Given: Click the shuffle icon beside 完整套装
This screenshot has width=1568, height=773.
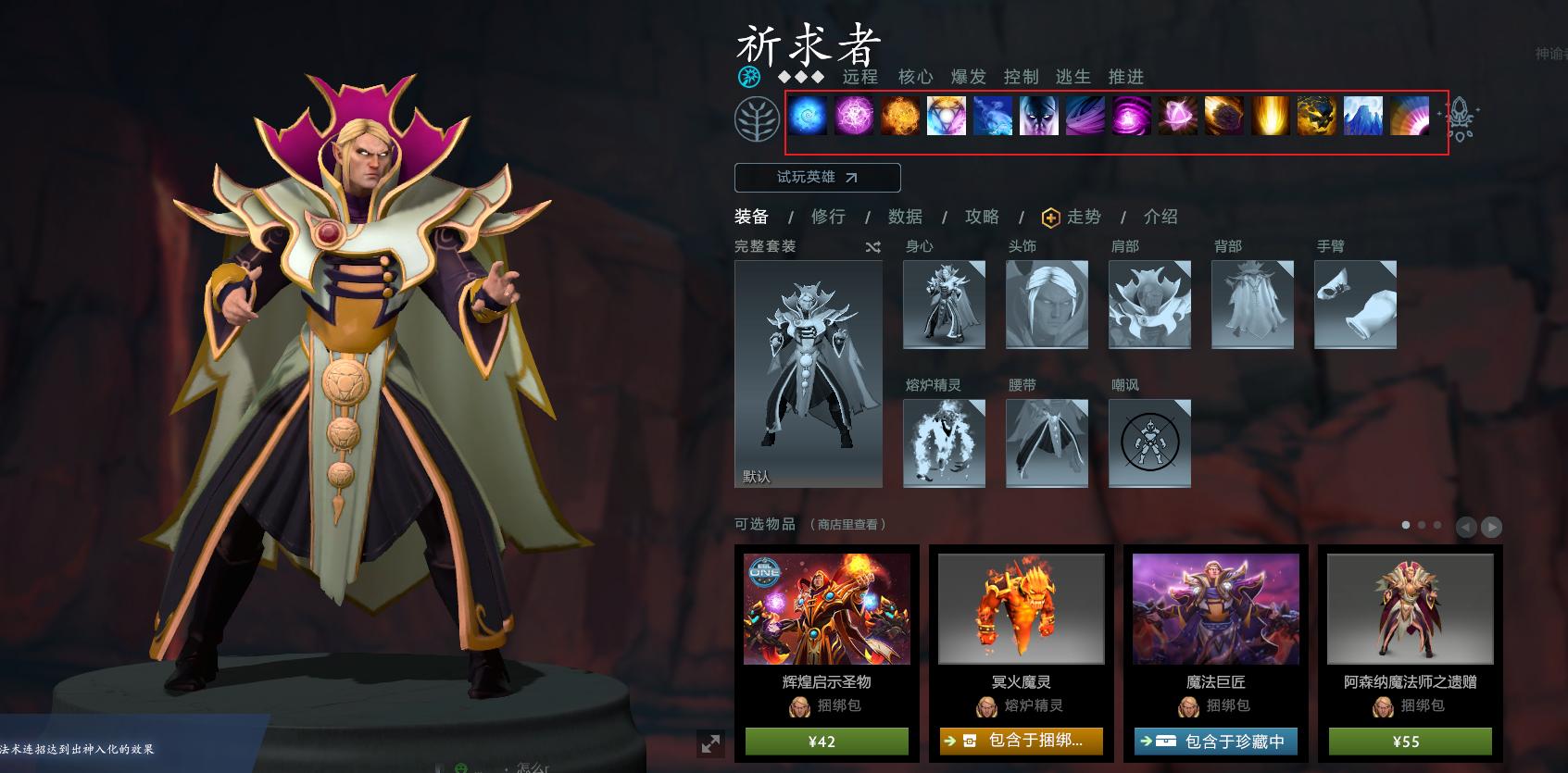Looking at the screenshot, I should pos(872,247).
